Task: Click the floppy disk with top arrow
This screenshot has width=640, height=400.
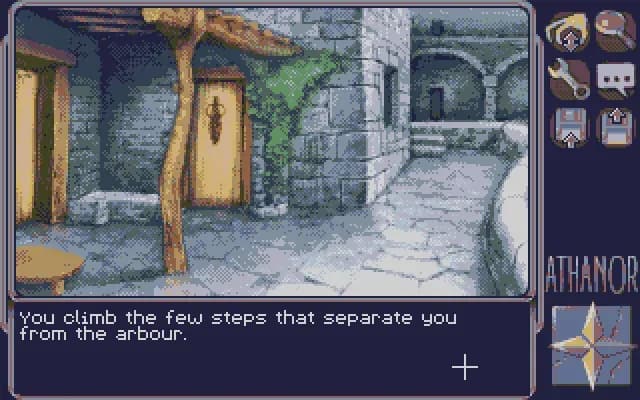Action: click(x=614, y=127)
